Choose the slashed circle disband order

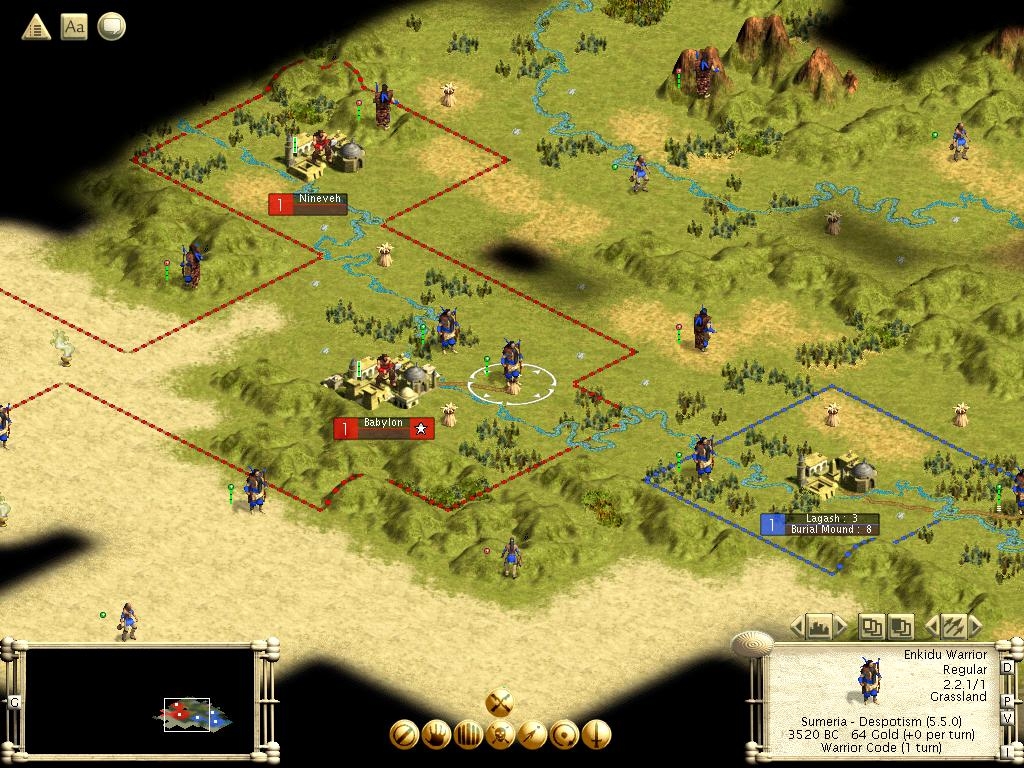click(x=404, y=735)
